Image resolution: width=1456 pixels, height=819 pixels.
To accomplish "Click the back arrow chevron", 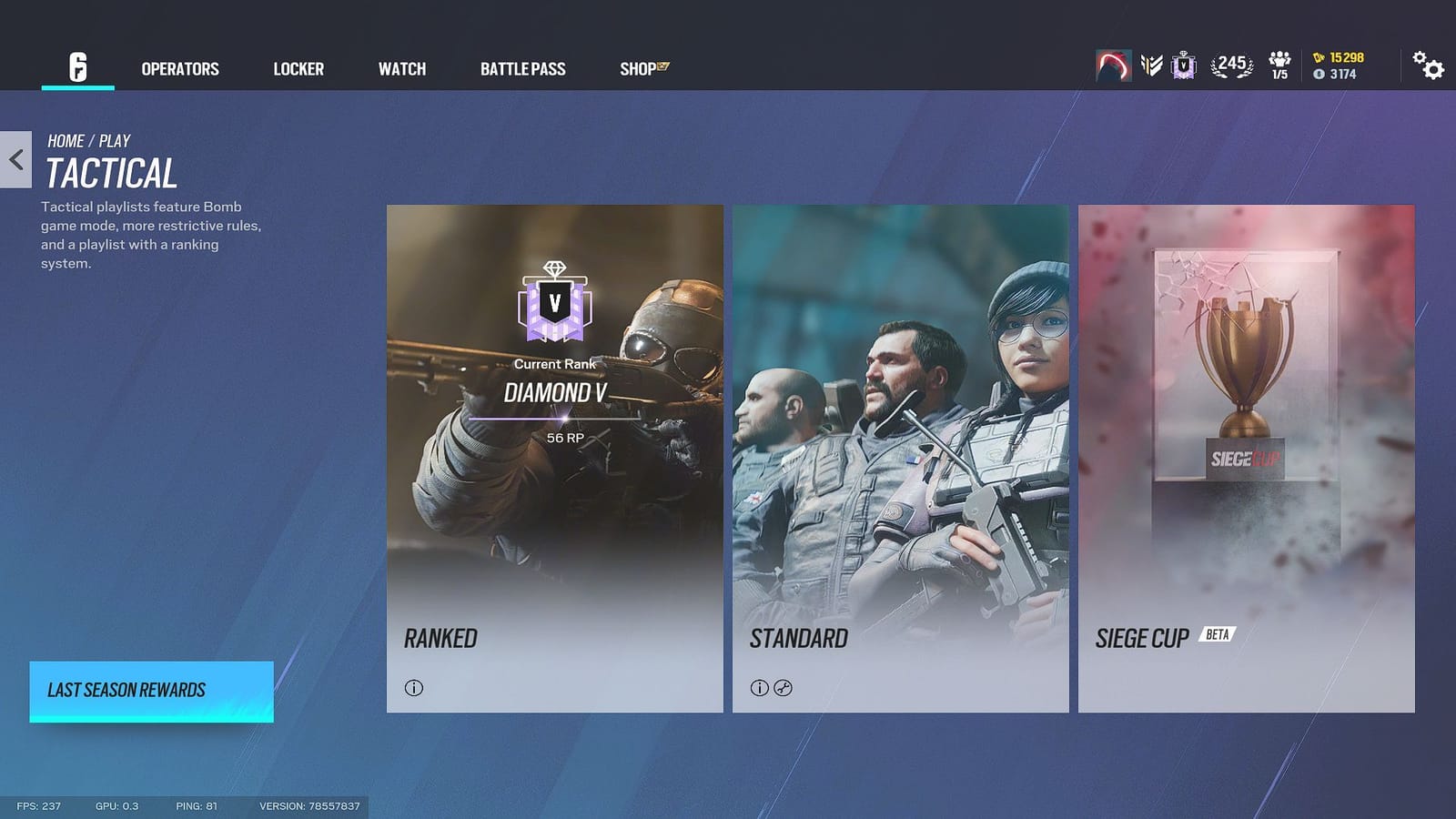I will point(15,159).
